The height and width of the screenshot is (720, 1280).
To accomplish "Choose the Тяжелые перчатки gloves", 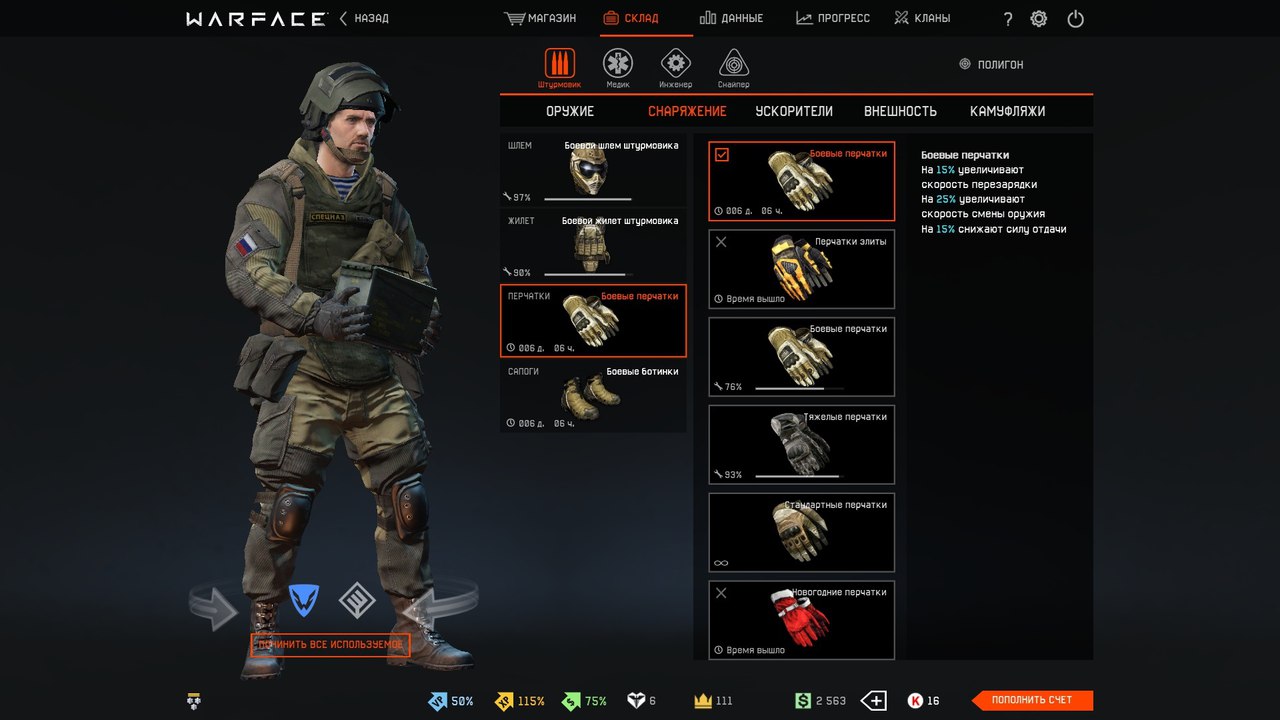I will 801,445.
